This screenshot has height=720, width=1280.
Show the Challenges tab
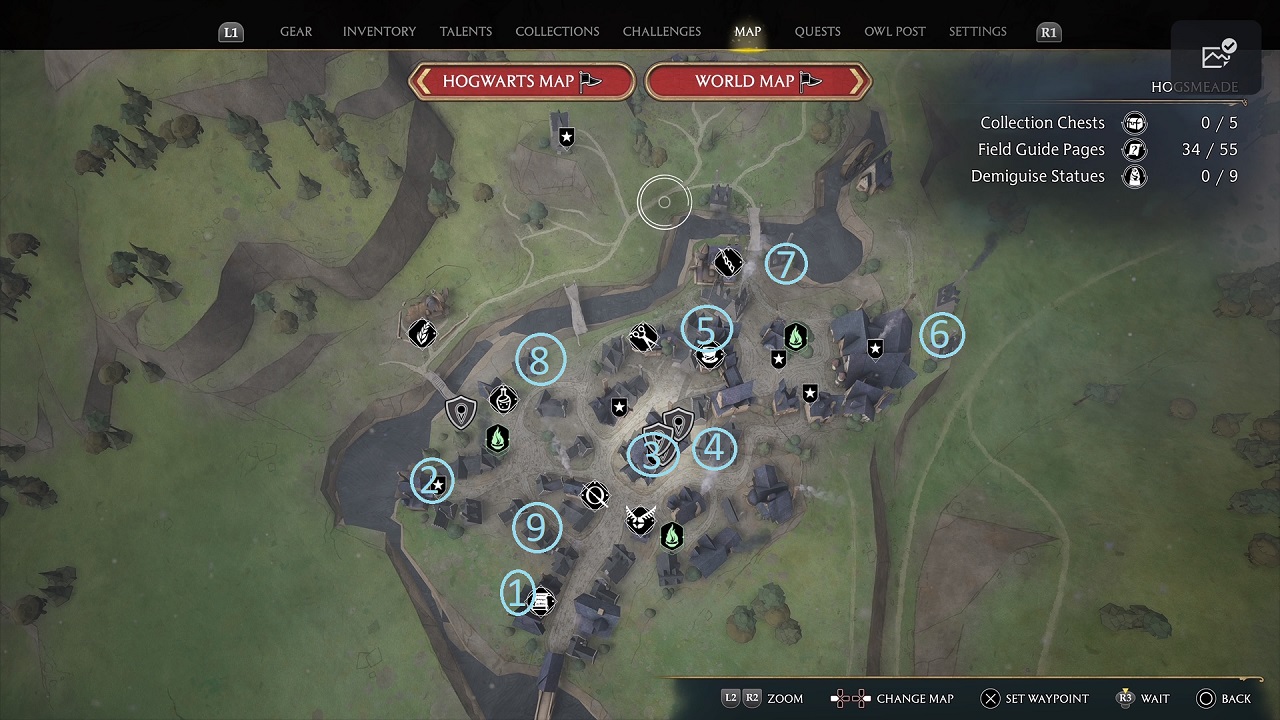(x=662, y=32)
